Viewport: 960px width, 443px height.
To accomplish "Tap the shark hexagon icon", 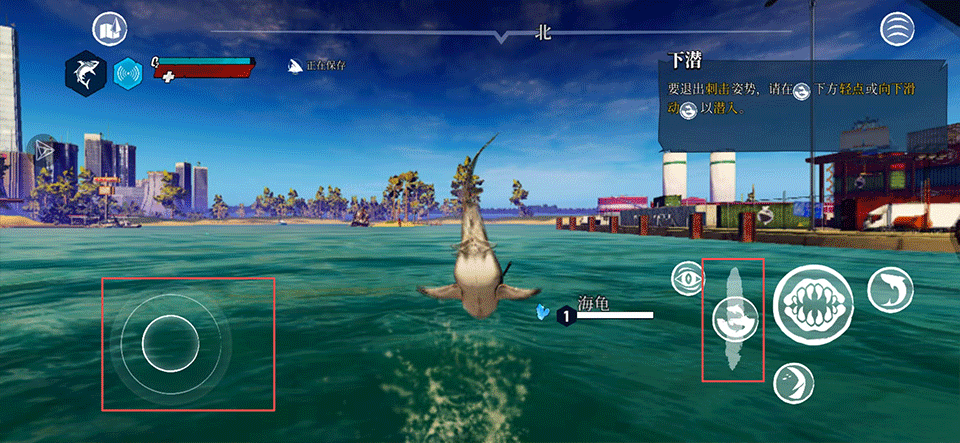I will point(87,73).
